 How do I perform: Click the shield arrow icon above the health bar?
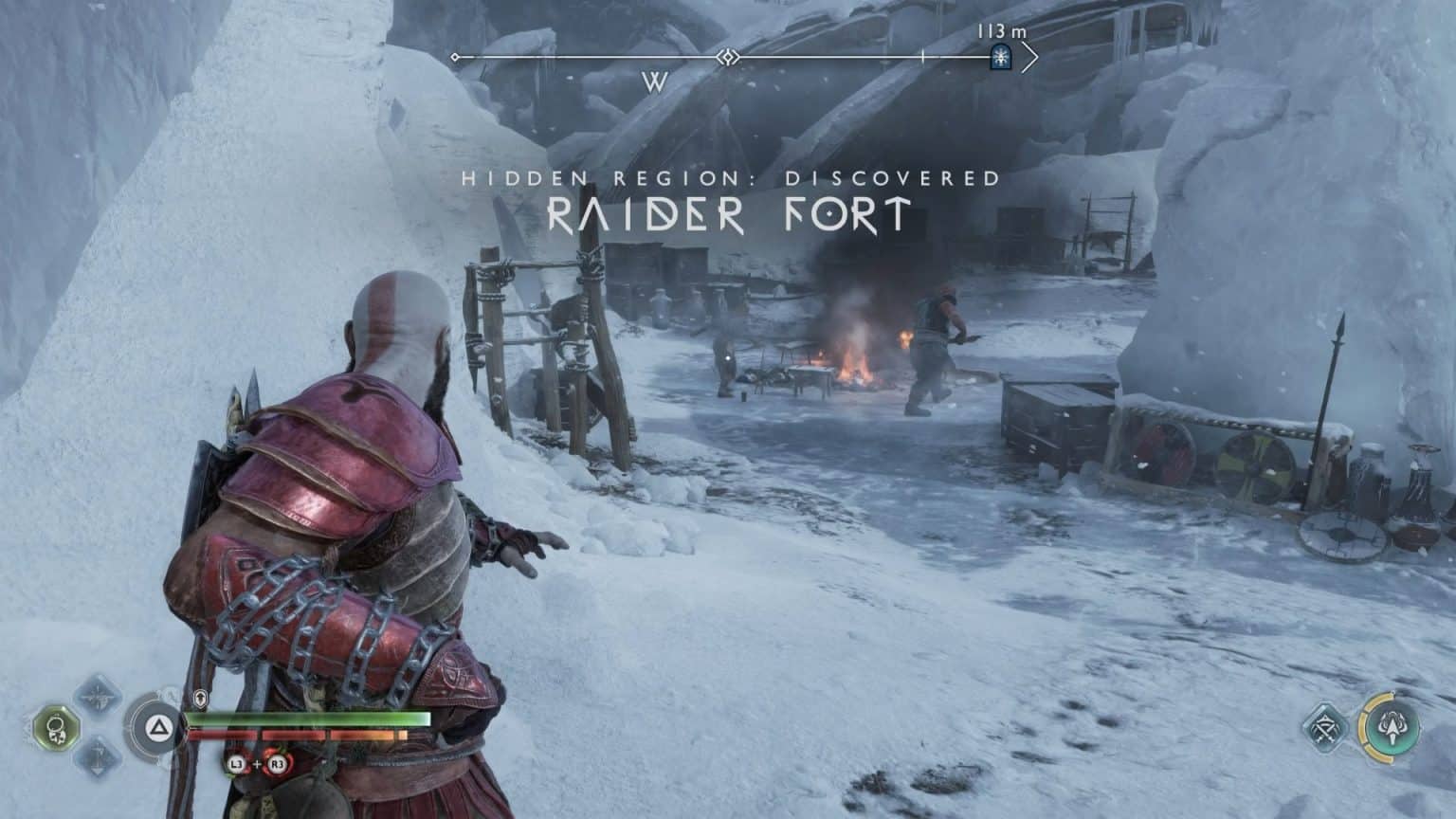click(201, 698)
